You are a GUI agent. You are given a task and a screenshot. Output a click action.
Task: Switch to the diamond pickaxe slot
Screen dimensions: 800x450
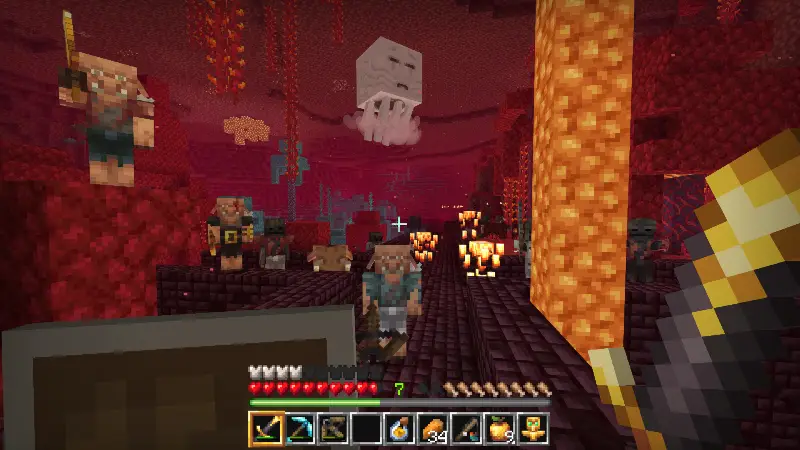pyautogui.click(x=299, y=428)
